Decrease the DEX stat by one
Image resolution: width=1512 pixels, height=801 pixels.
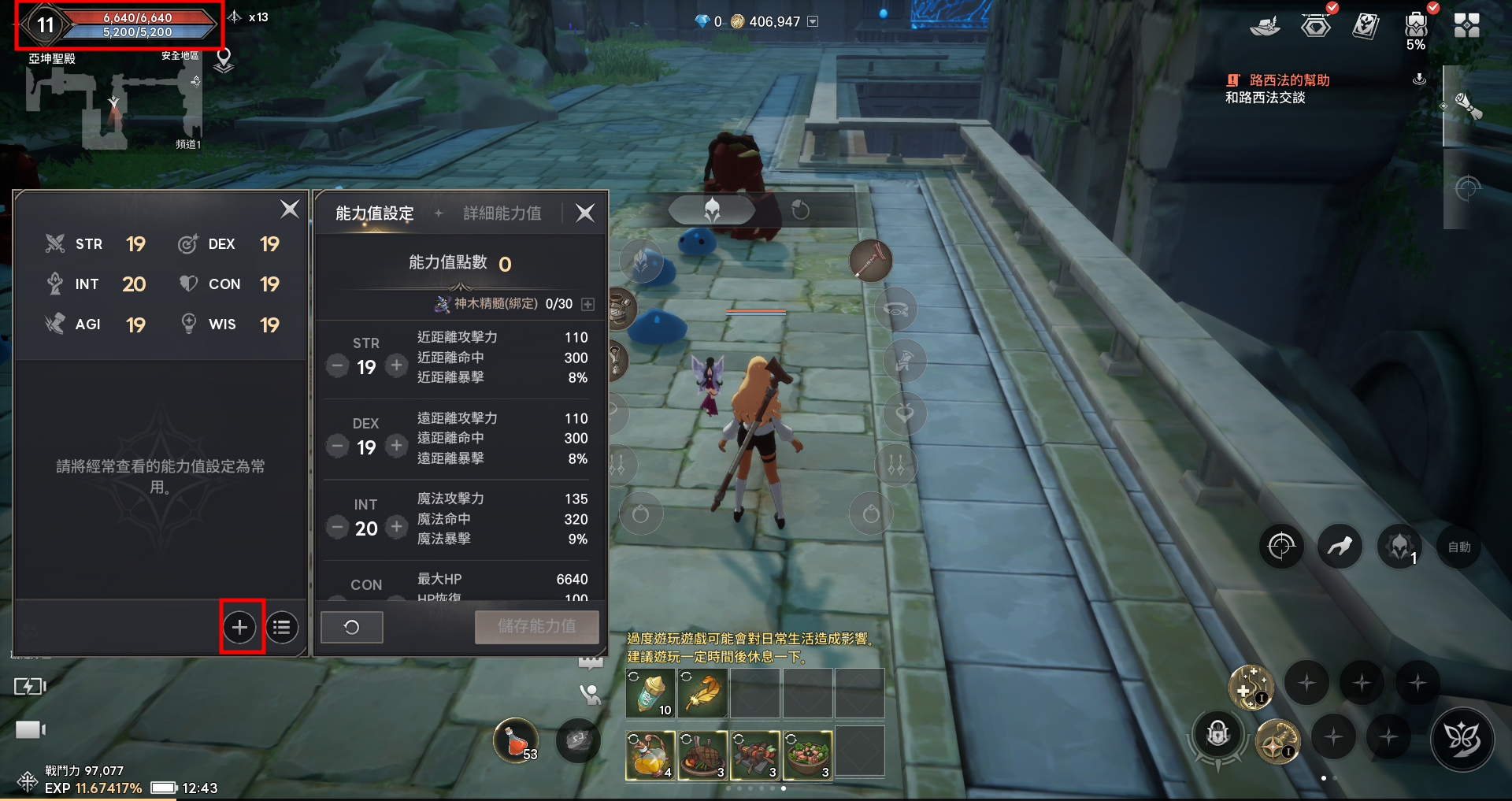(x=337, y=447)
